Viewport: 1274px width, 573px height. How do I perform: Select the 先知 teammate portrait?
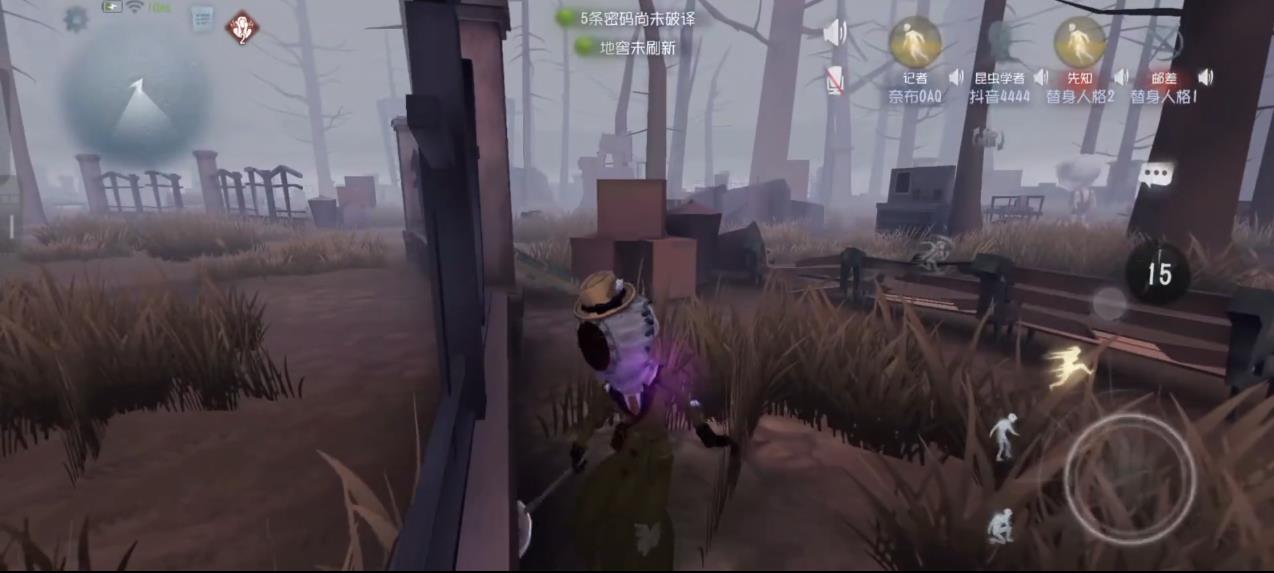(1079, 43)
